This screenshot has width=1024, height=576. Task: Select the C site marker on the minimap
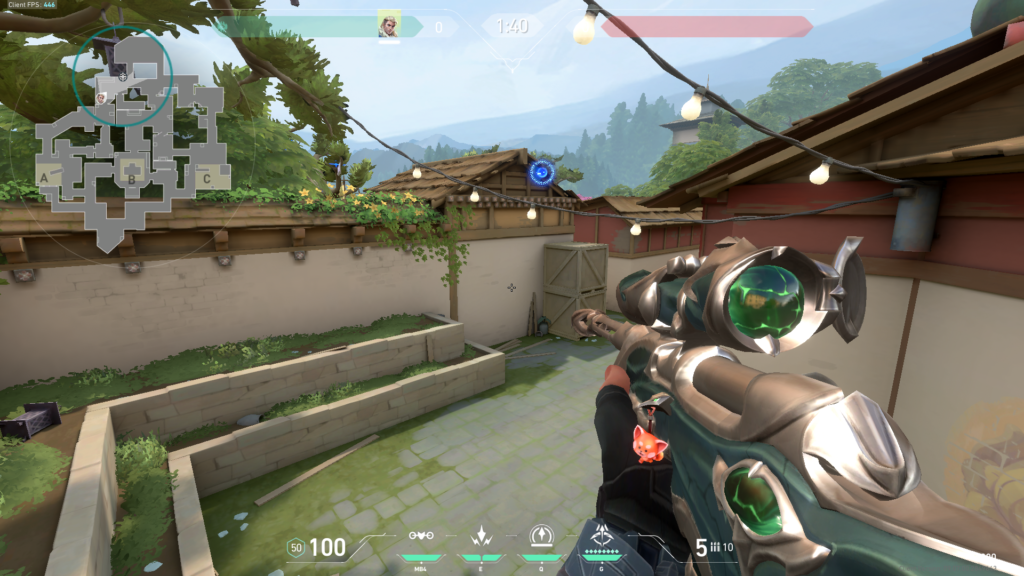pos(206,179)
